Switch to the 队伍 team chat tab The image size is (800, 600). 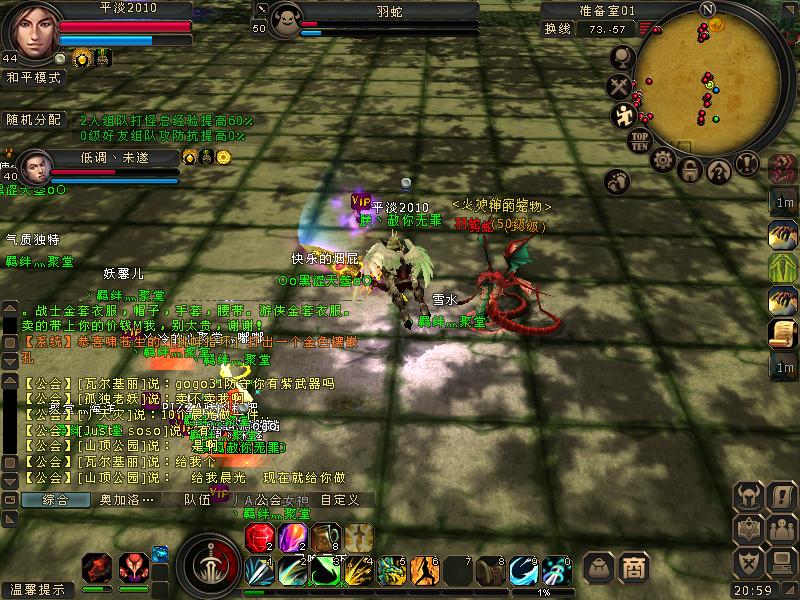(x=197, y=499)
